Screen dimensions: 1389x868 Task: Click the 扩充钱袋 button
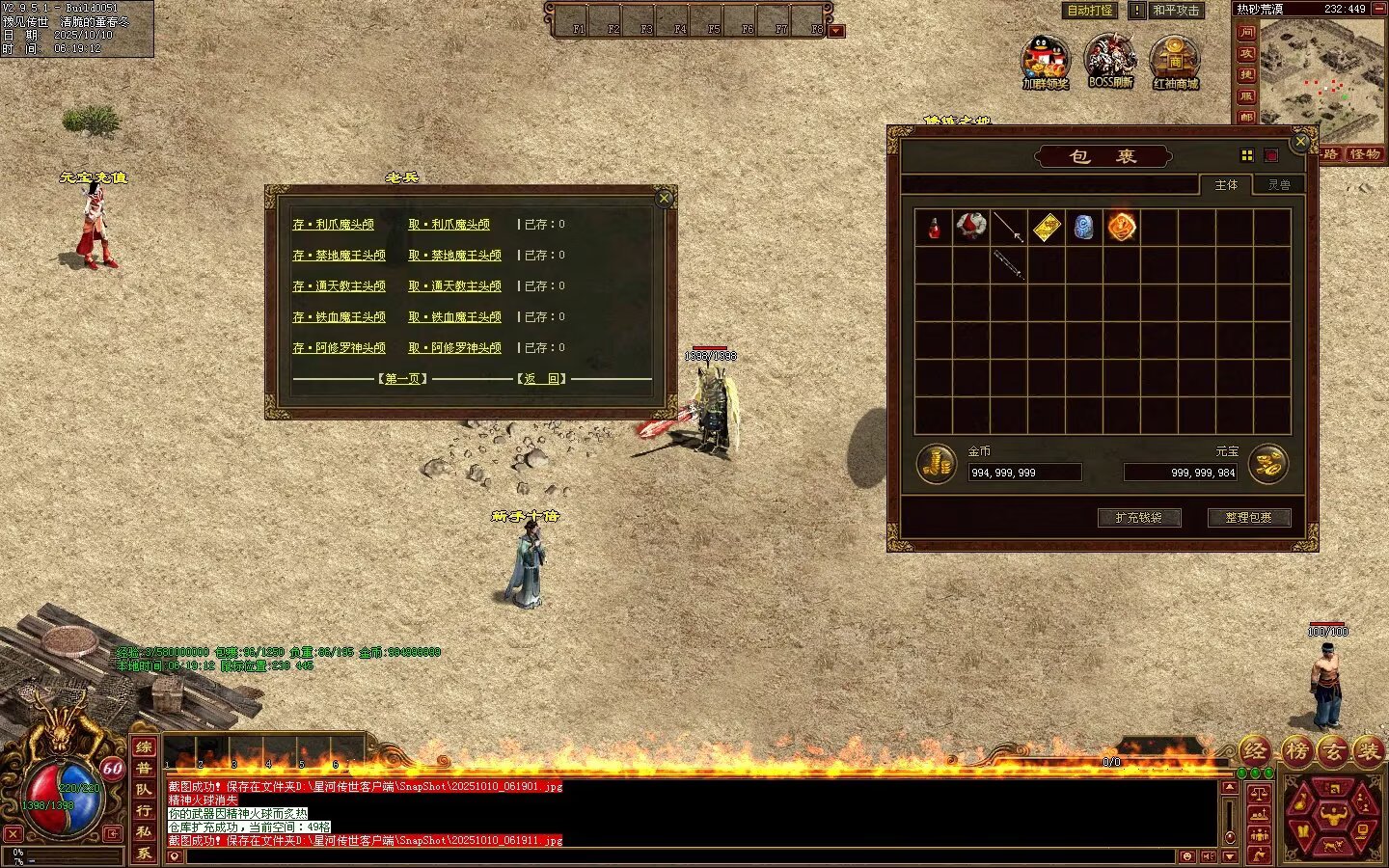[x=1139, y=518]
